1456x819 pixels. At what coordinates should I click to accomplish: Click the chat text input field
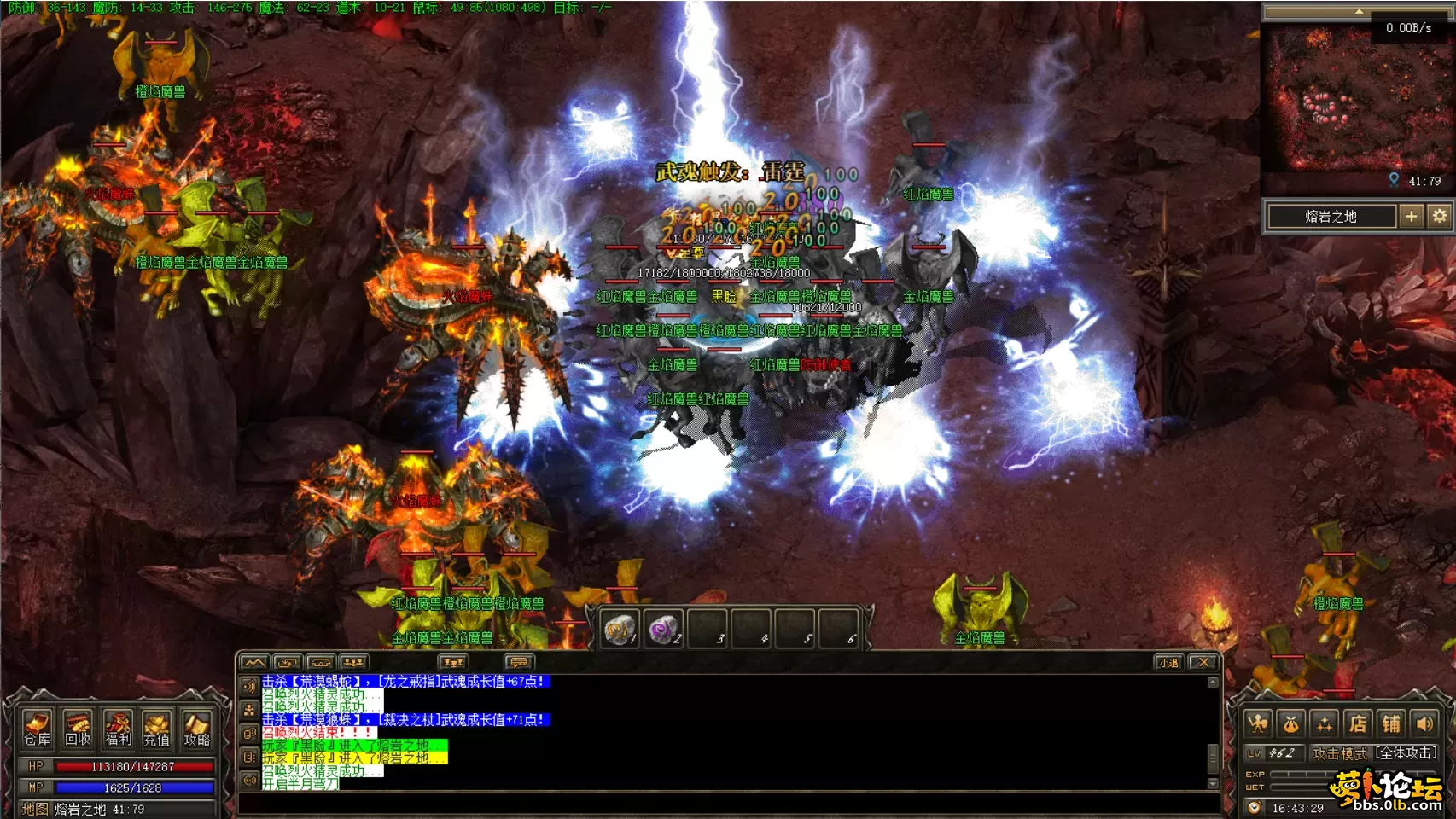[x=725, y=804]
